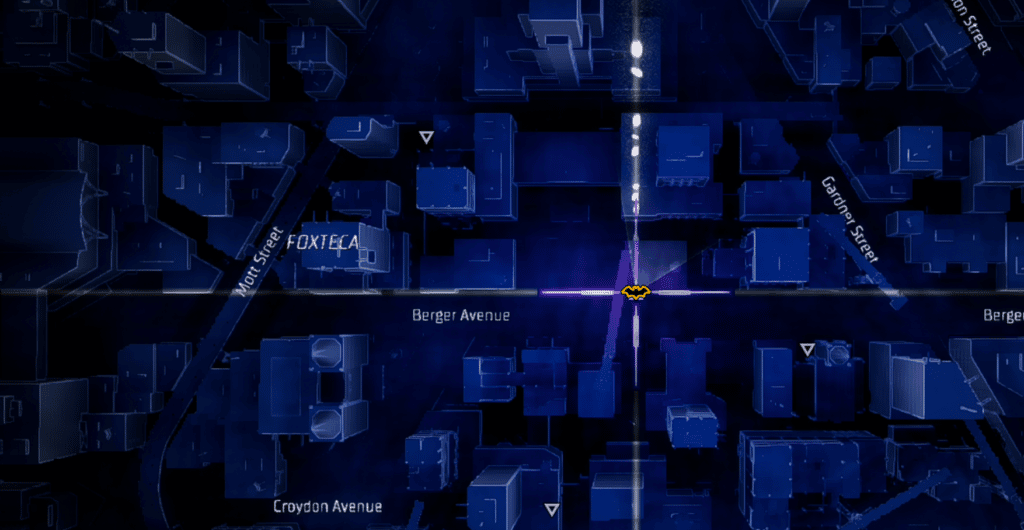Image resolution: width=1024 pixels, height=530 pixels.
Task: Select the triangle marker north of FOXTECA
Action: (427, 137)
